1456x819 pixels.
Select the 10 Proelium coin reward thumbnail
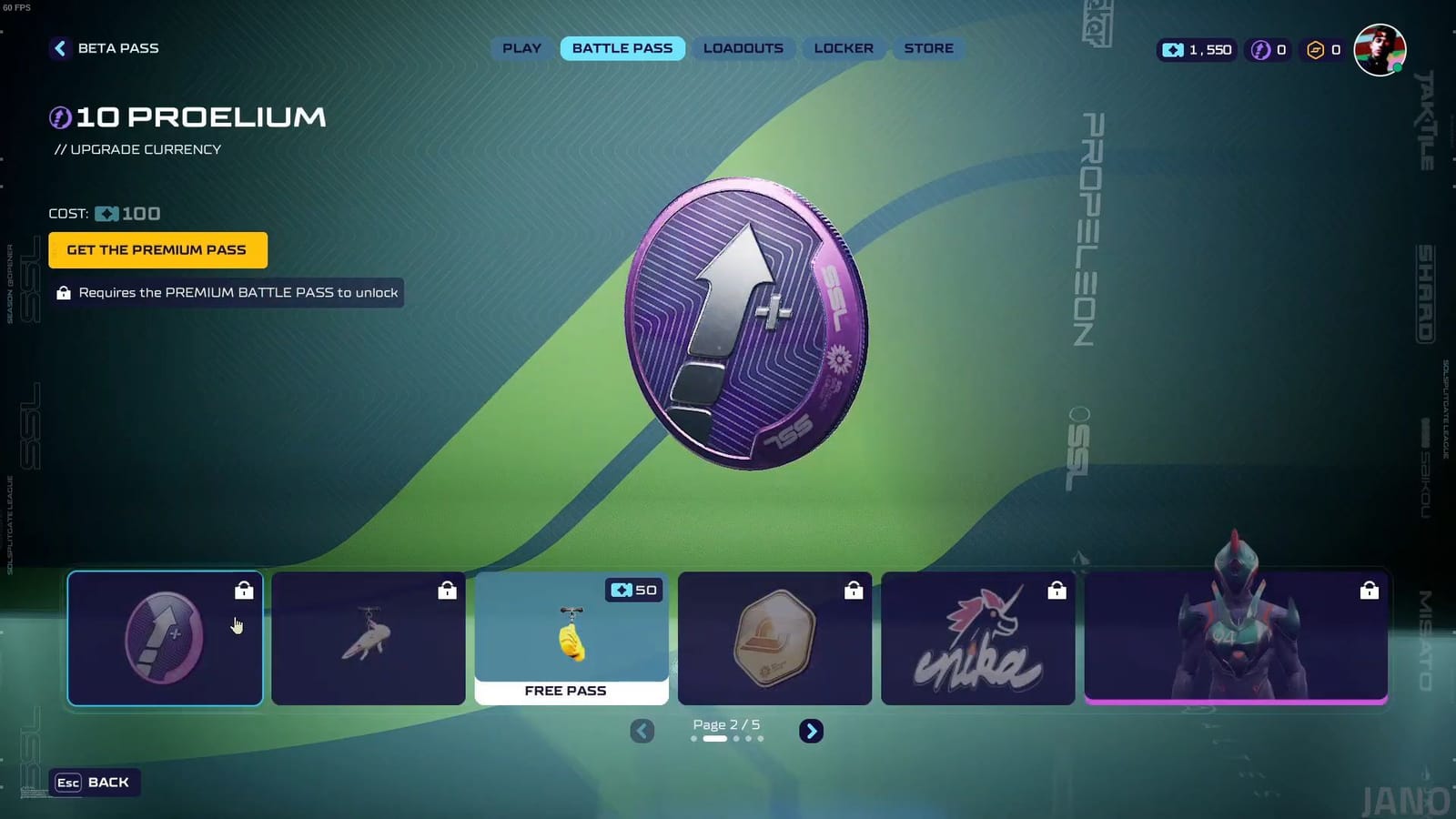[x=165, y=637]
